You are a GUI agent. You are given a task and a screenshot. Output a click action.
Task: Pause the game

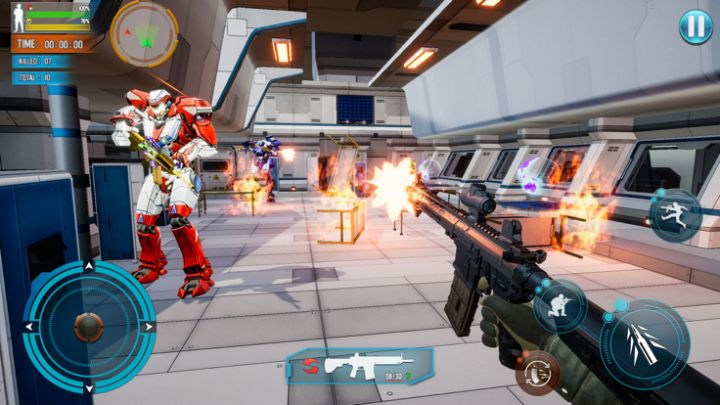point(696,27)
